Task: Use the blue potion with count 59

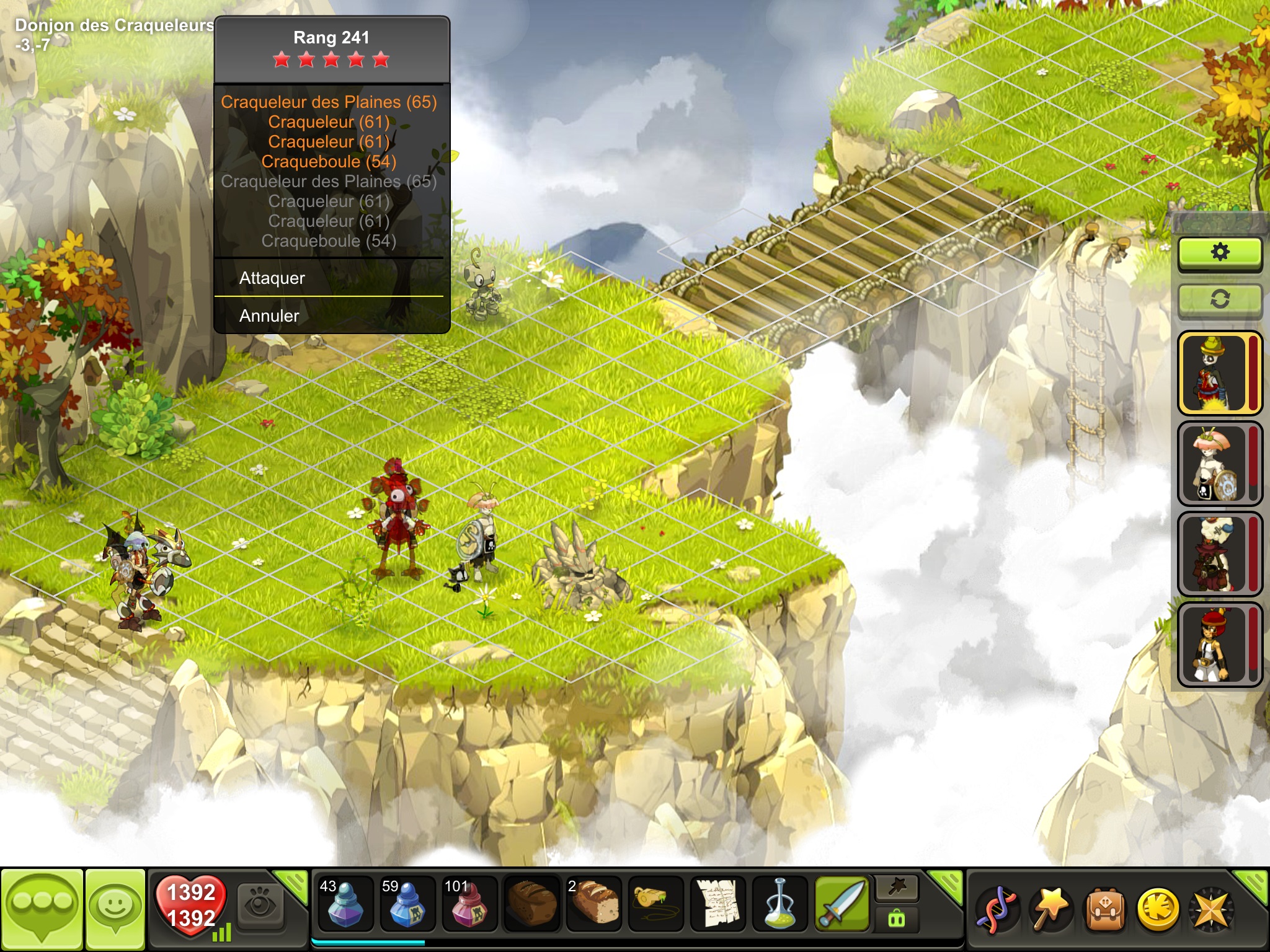Action: pyautogui.click(x=407, y=904)
